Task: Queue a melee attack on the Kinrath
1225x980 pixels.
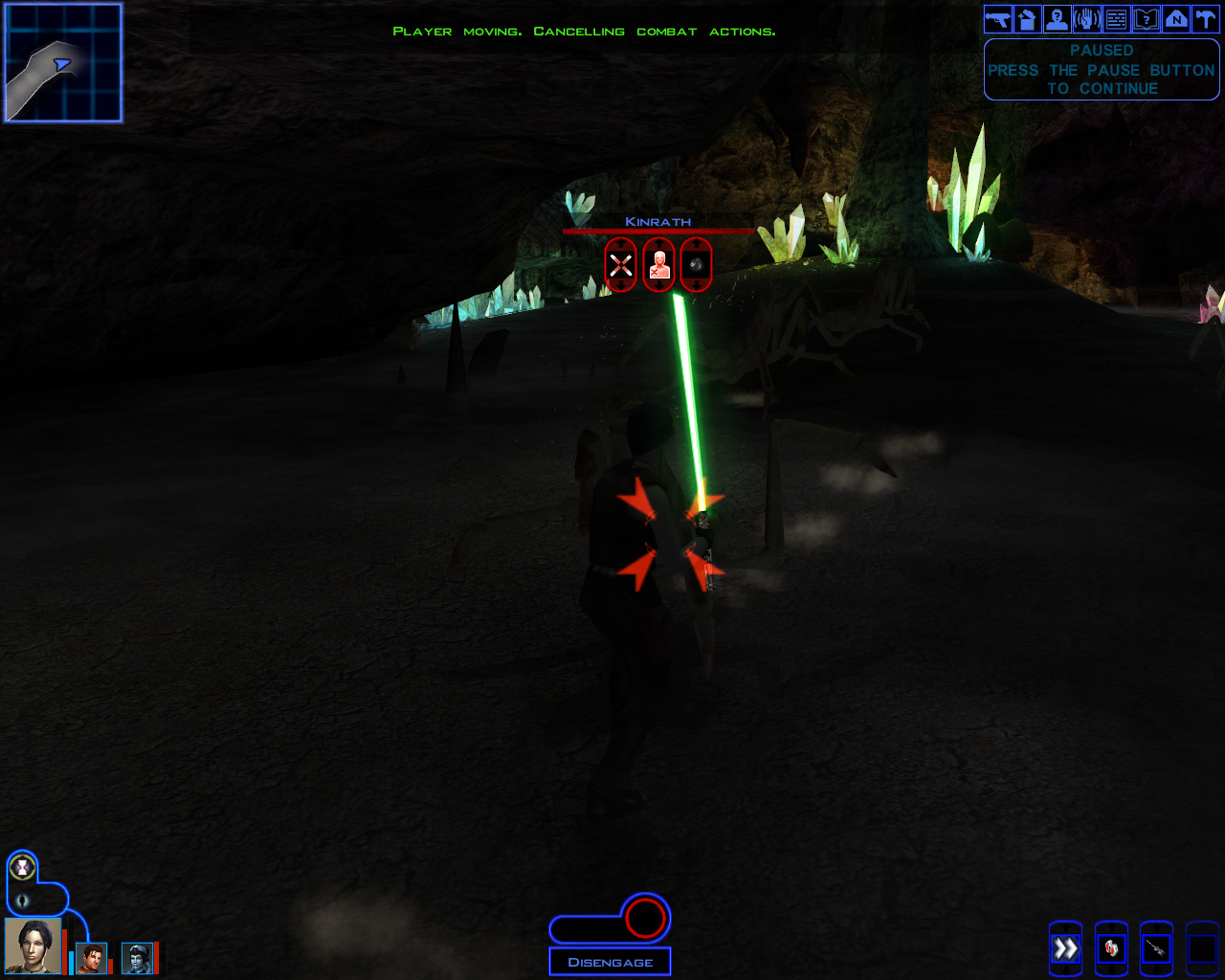Action: (620, 264)
